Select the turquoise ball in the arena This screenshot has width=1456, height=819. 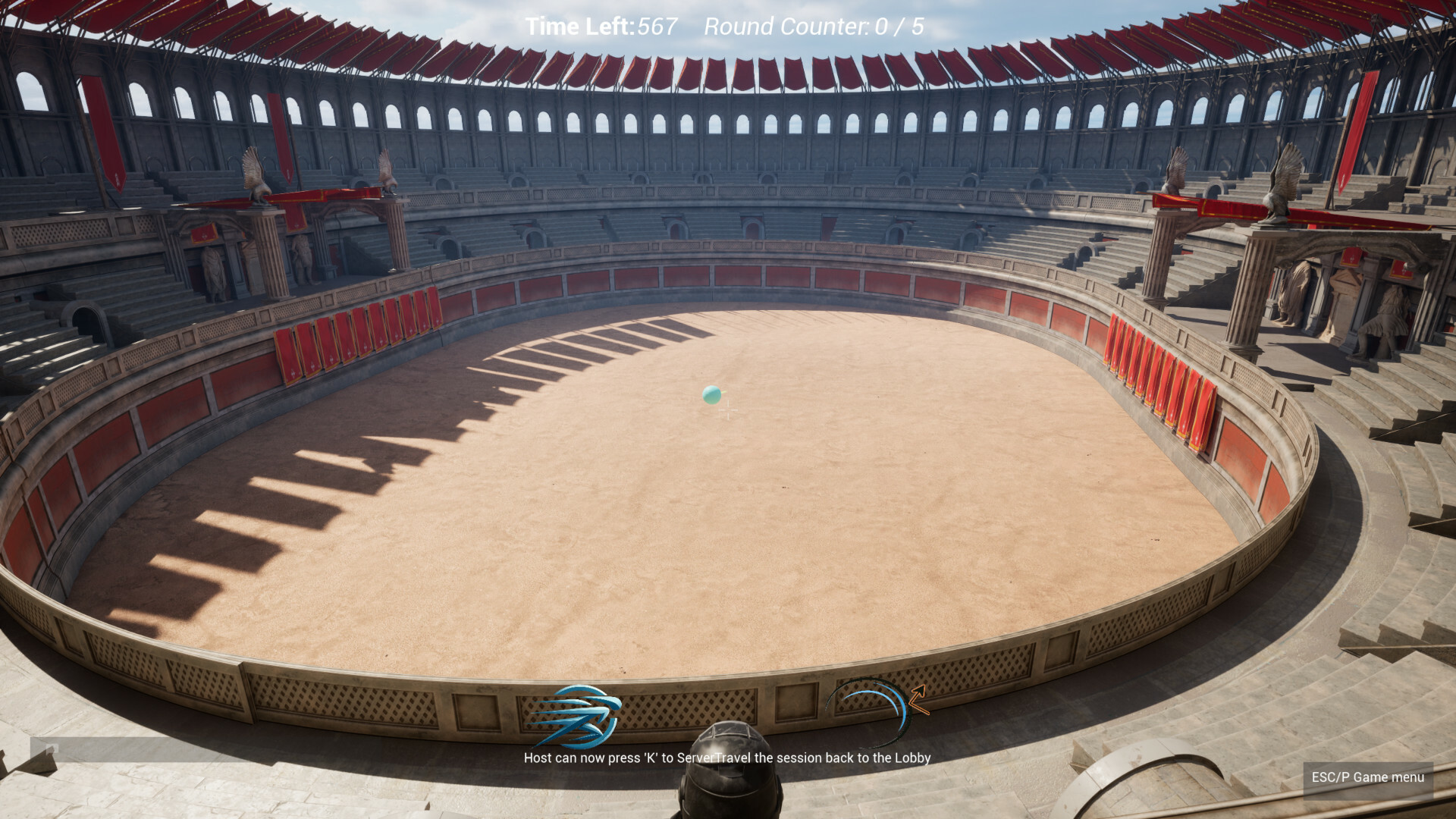(711, 394)
